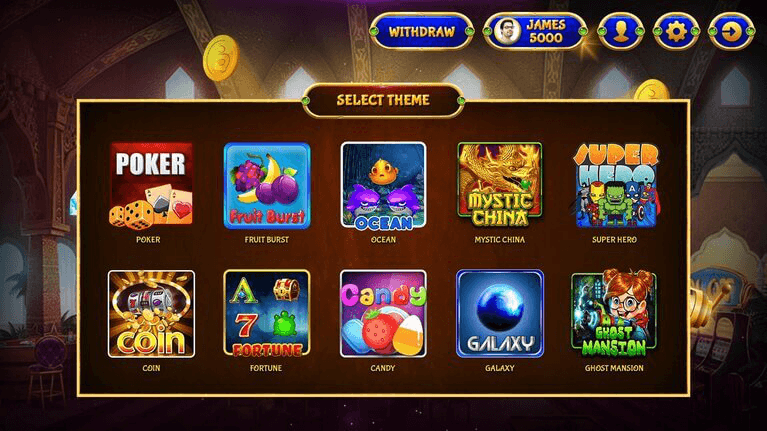Pick the Ghost Mansion theme

coord(614,313)
